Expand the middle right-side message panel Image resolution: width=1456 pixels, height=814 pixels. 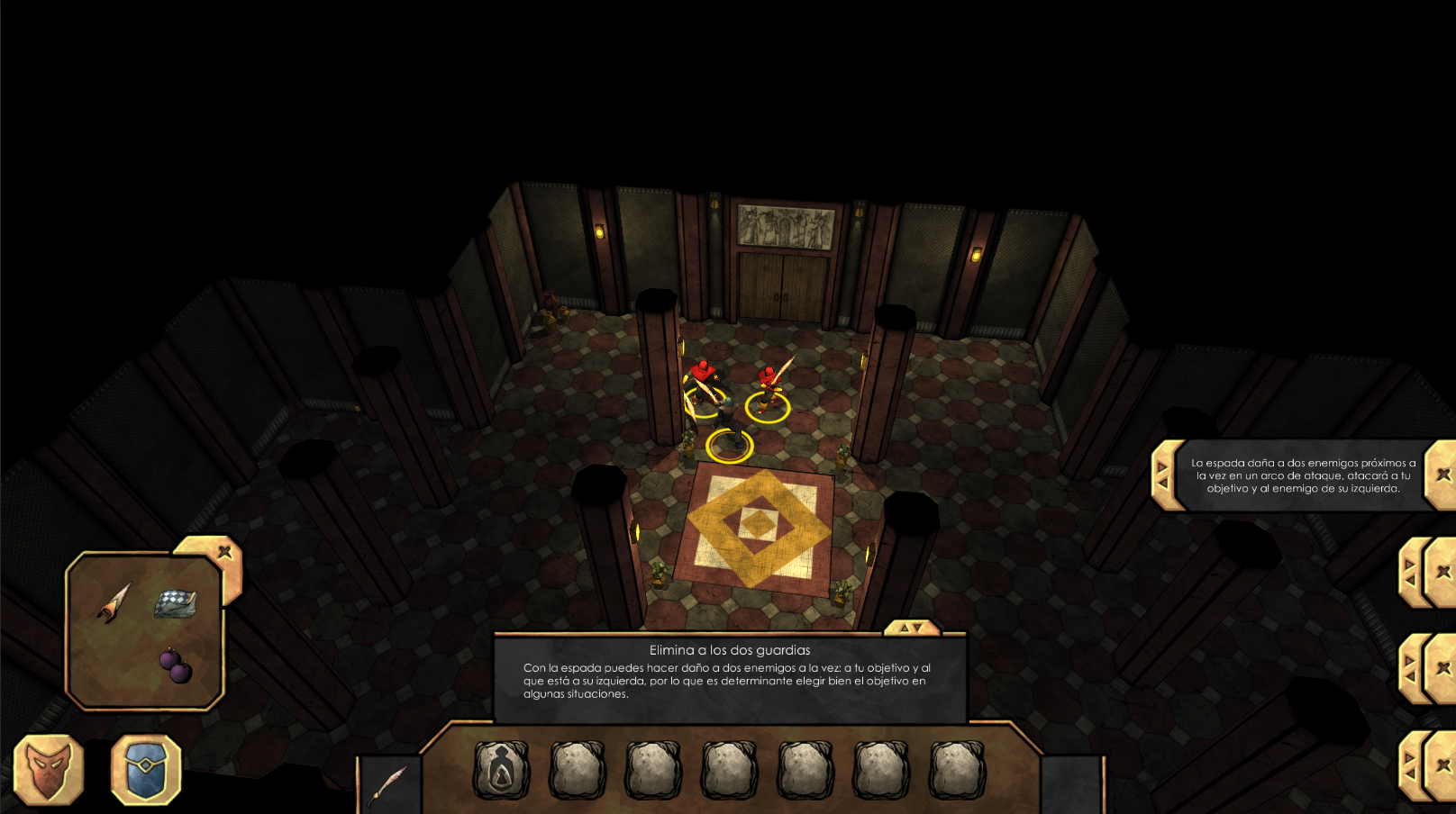click(1409, 666)
